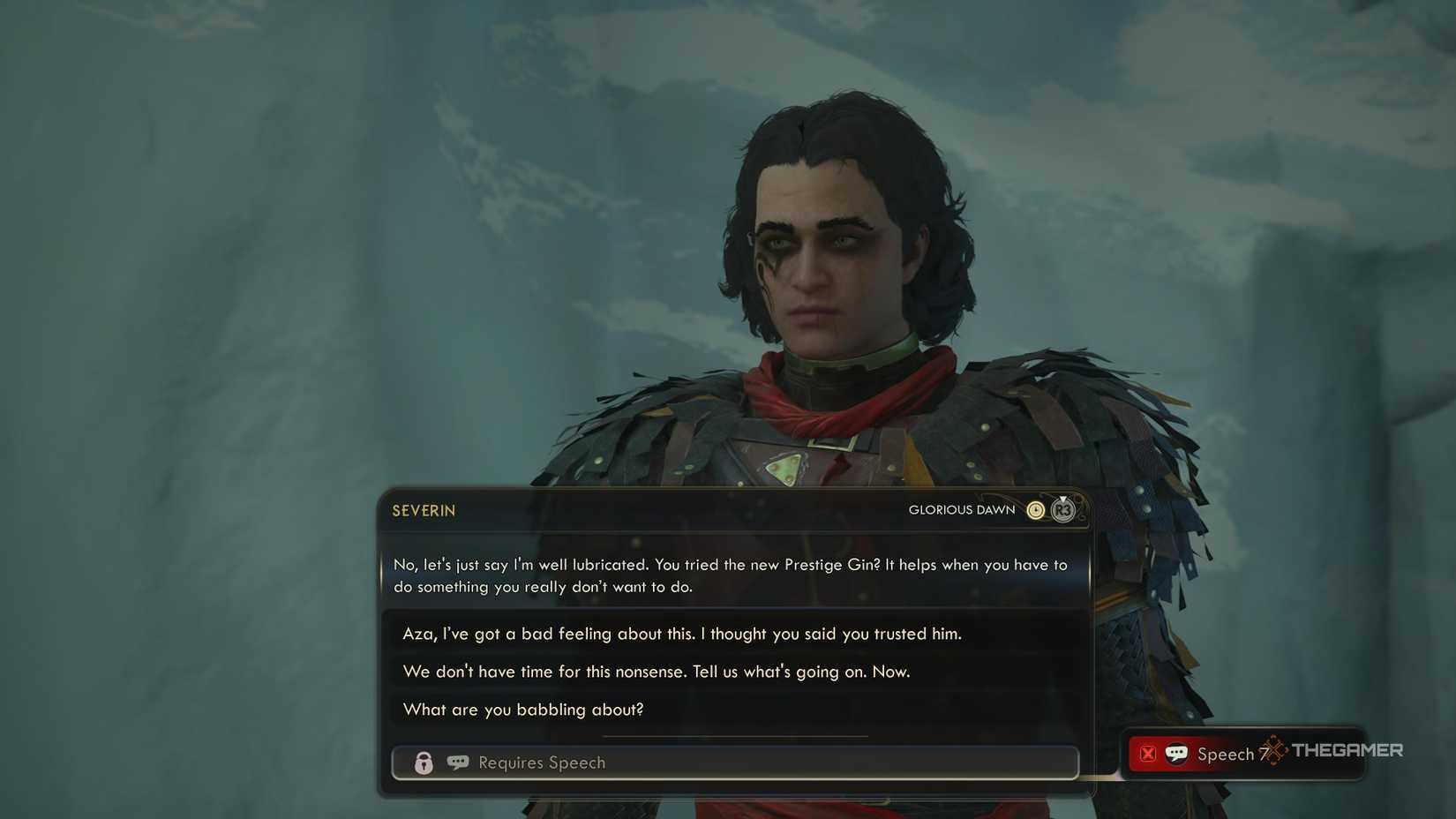Select the SEVERIN speaker name tab

pyautogui.click(x=423, y=510)
